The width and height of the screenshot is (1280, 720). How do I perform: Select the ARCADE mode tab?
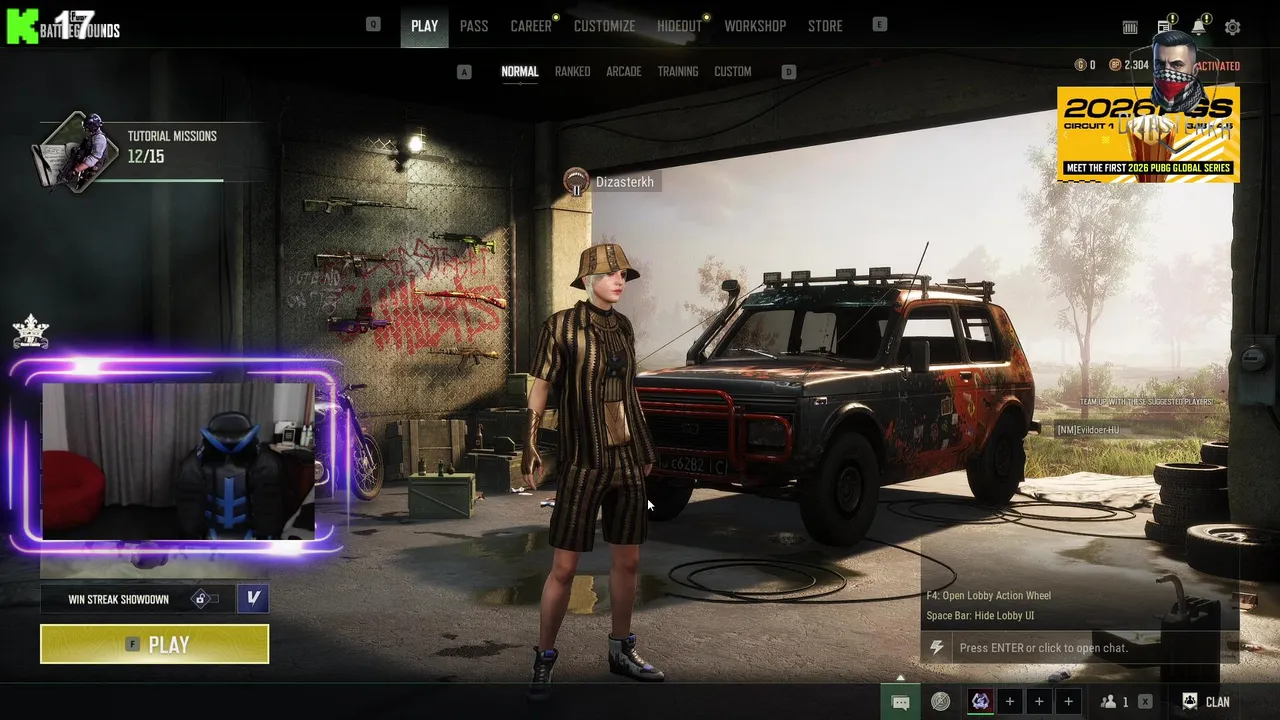point(623,72)
